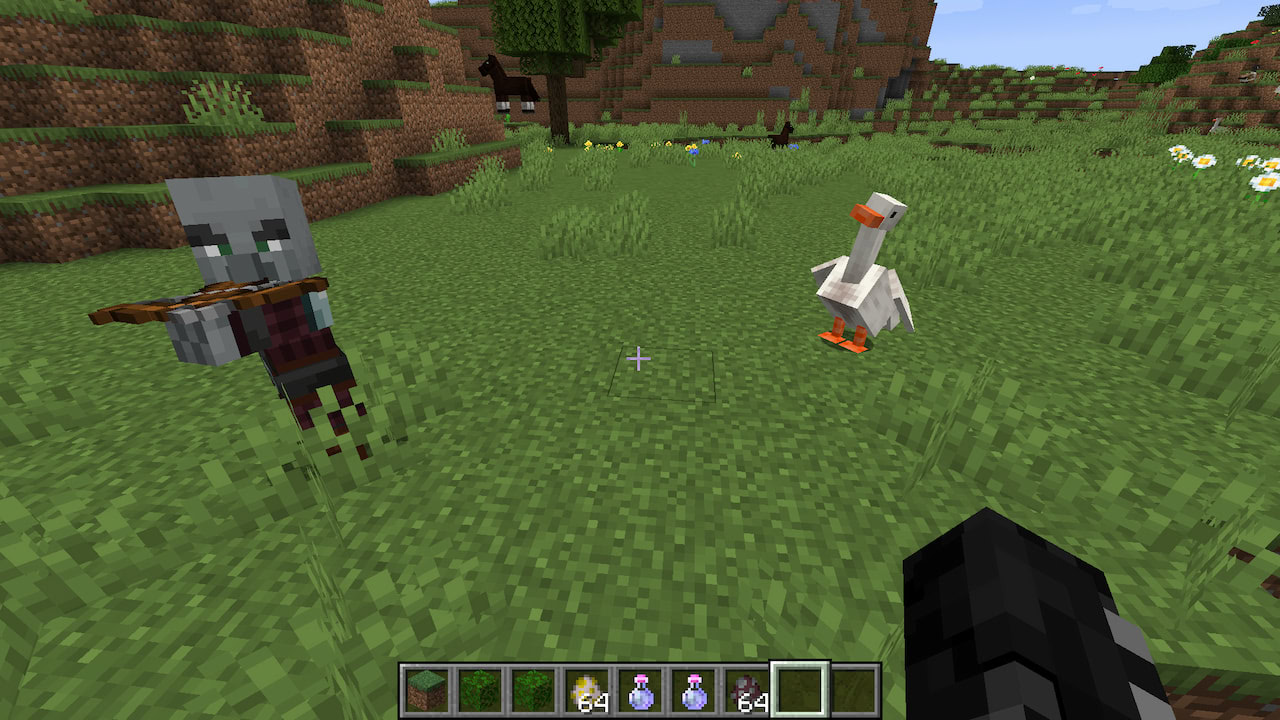Click the highlighted empty hotbar slot

tap(800, 689)
